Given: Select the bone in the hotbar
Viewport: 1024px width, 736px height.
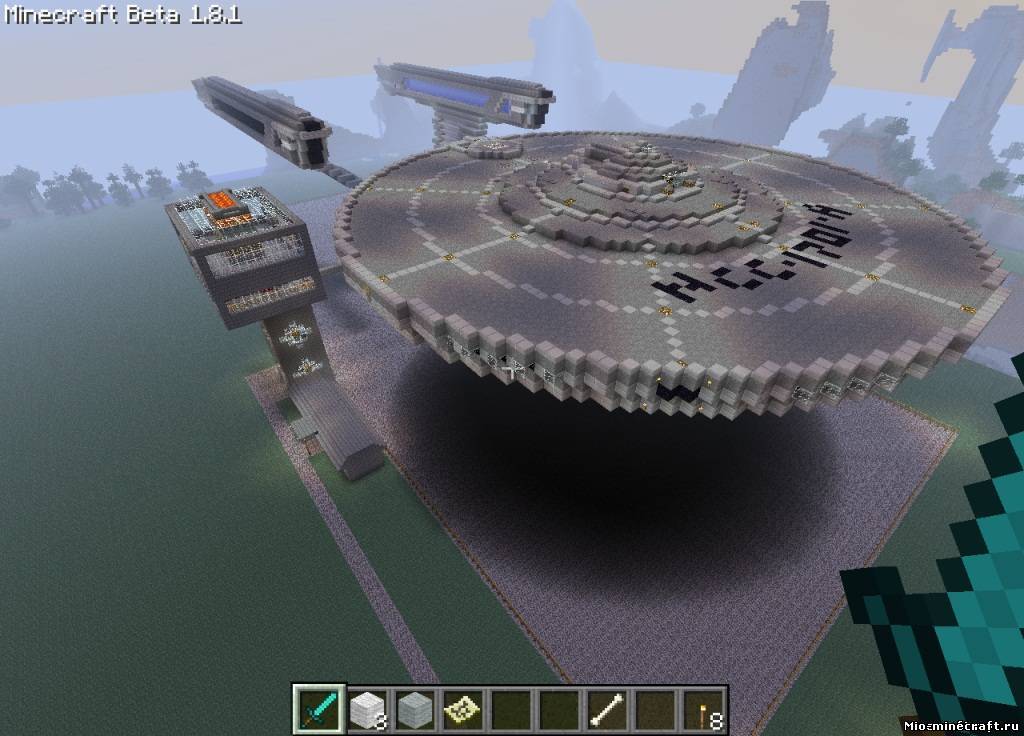Looking at the screenshot, I should 607,710.
